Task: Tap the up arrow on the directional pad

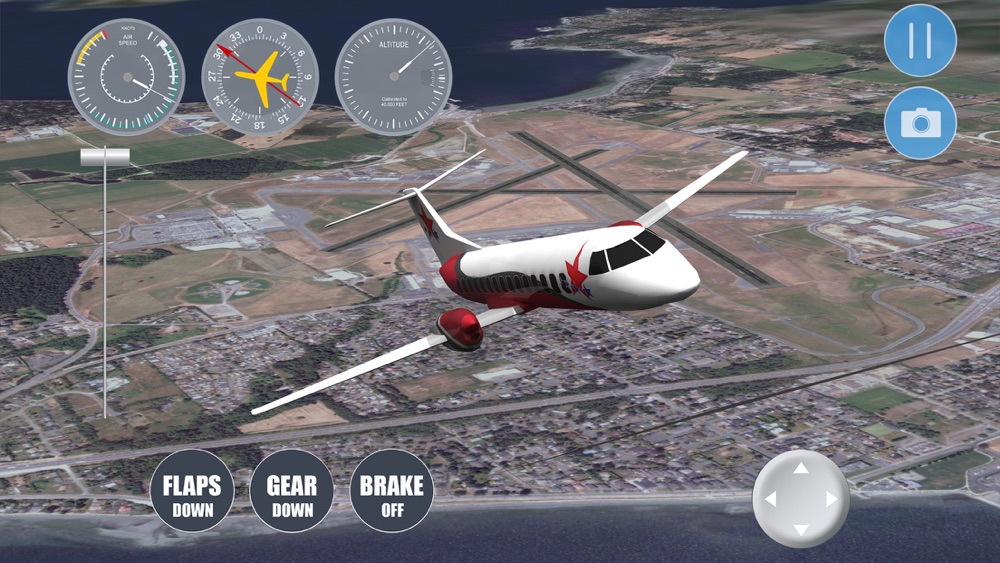Action: (x=800, y=468)
